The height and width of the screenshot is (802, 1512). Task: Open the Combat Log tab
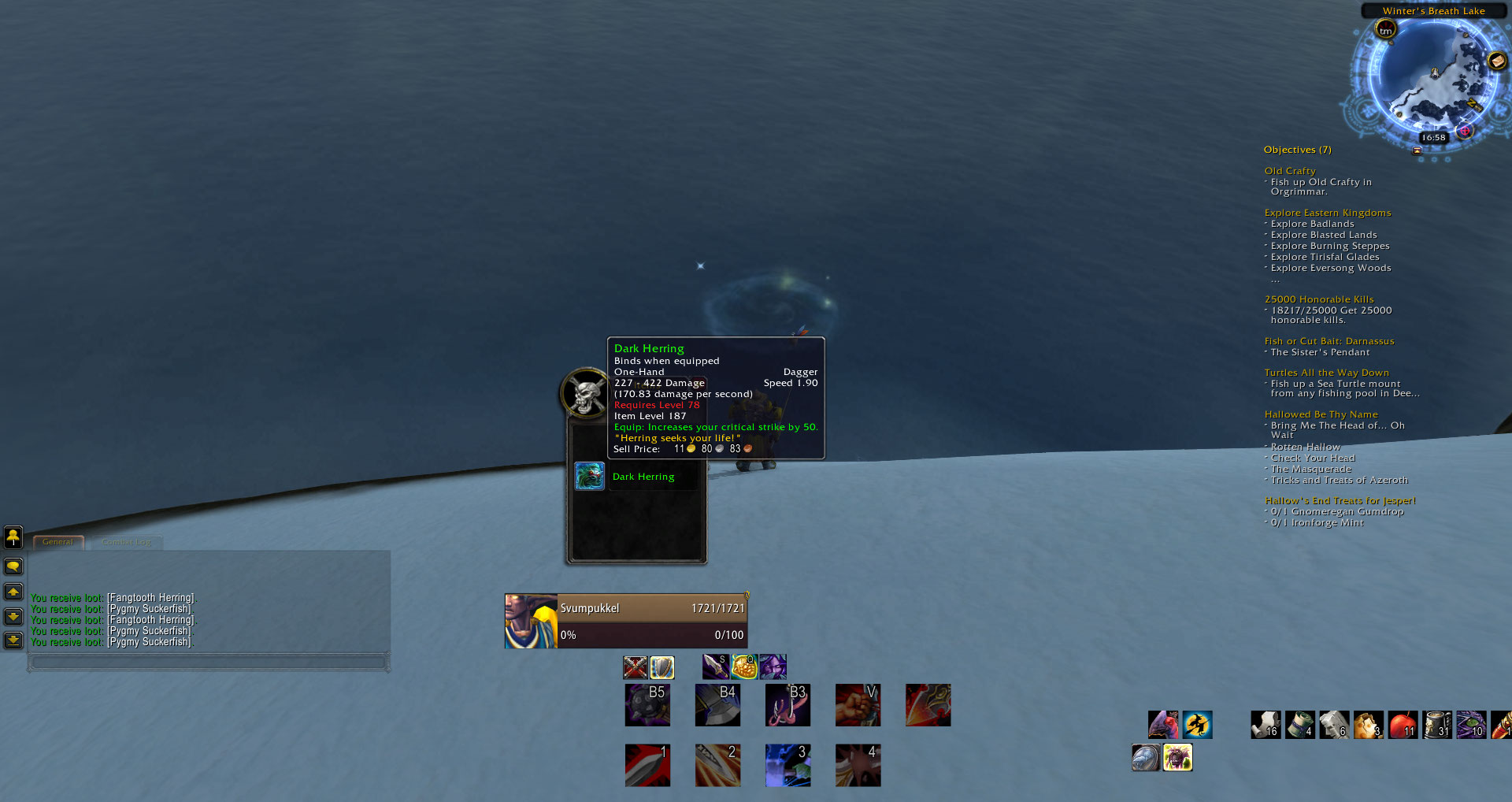tap(126, 542)
